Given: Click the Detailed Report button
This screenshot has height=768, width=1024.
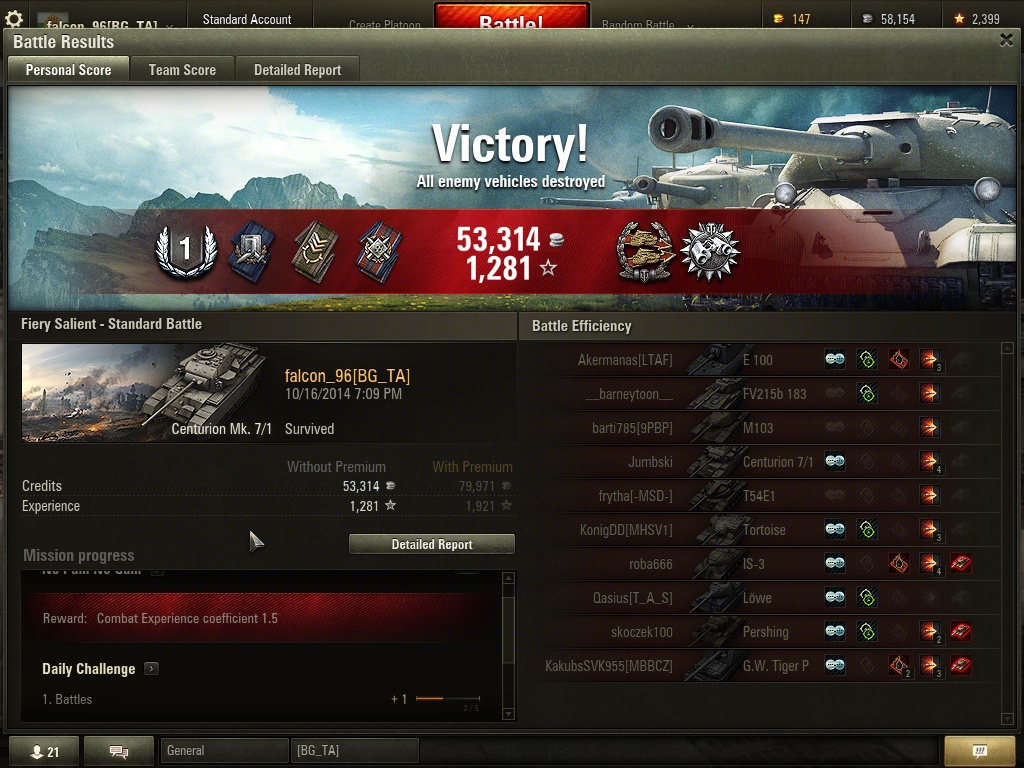Looking at the screenshot, I should pos(432,544).
